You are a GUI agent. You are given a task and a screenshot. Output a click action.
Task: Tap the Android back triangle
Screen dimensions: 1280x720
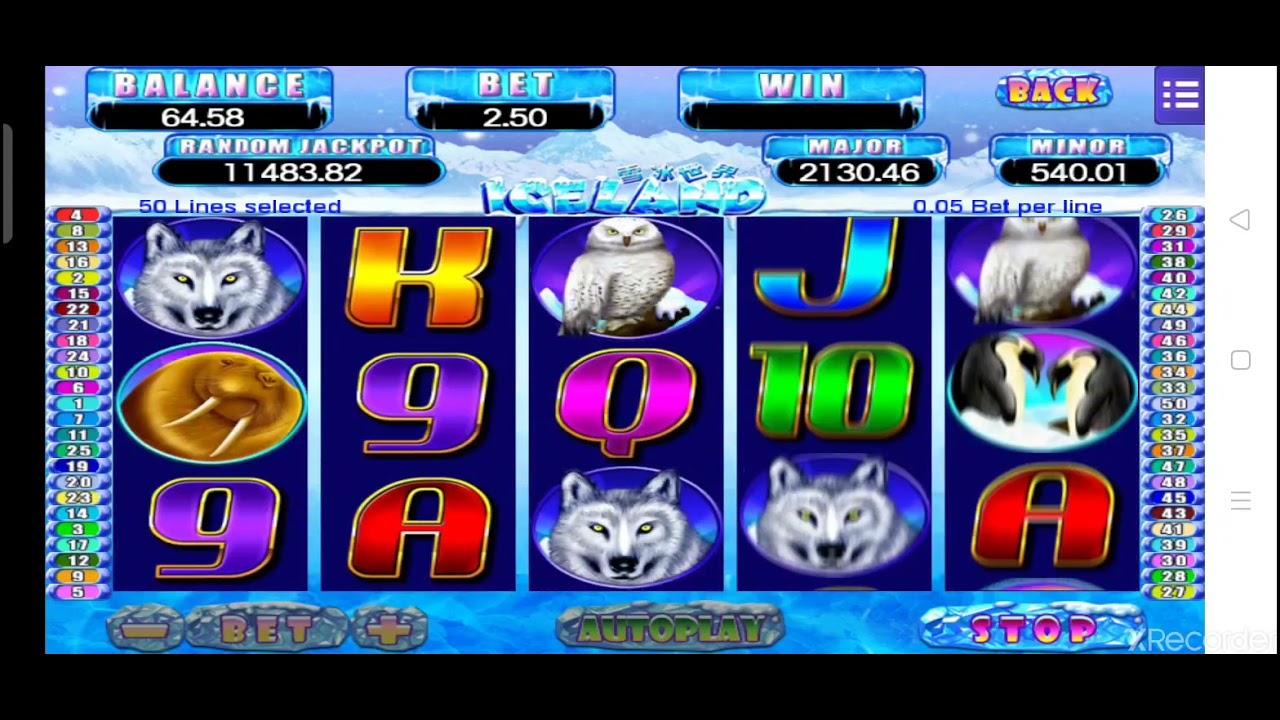tap(1240, 220)
